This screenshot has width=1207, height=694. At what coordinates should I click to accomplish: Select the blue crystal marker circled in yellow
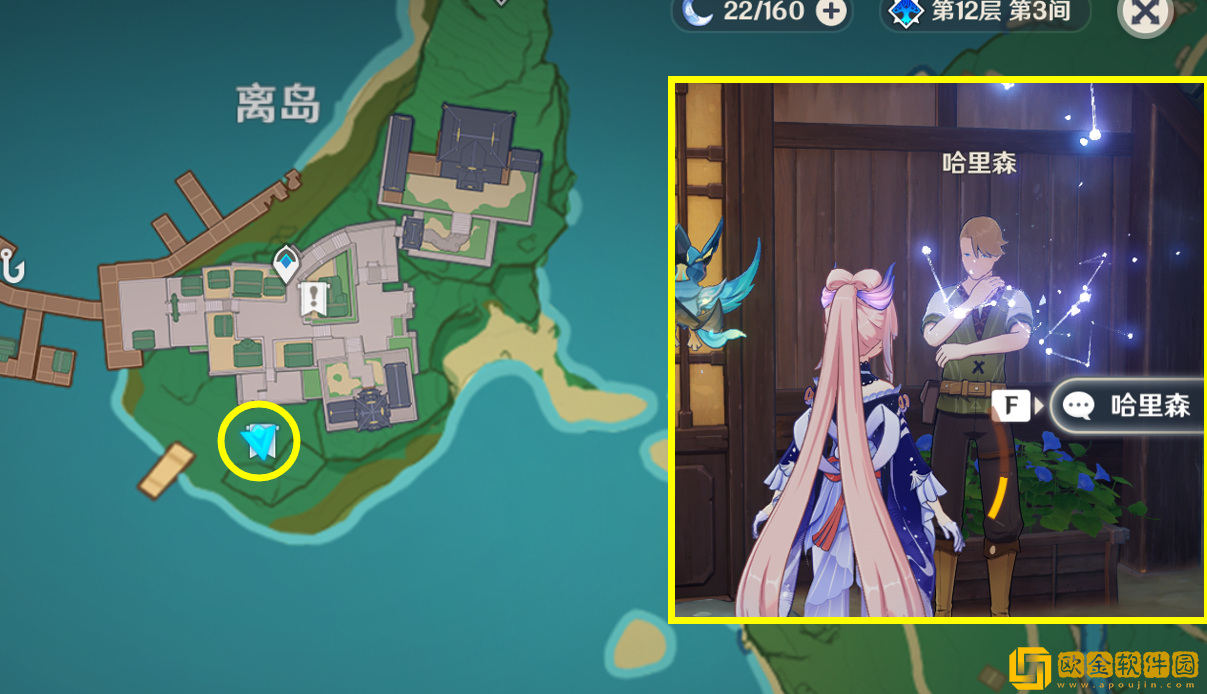click(x=260, y=440)
